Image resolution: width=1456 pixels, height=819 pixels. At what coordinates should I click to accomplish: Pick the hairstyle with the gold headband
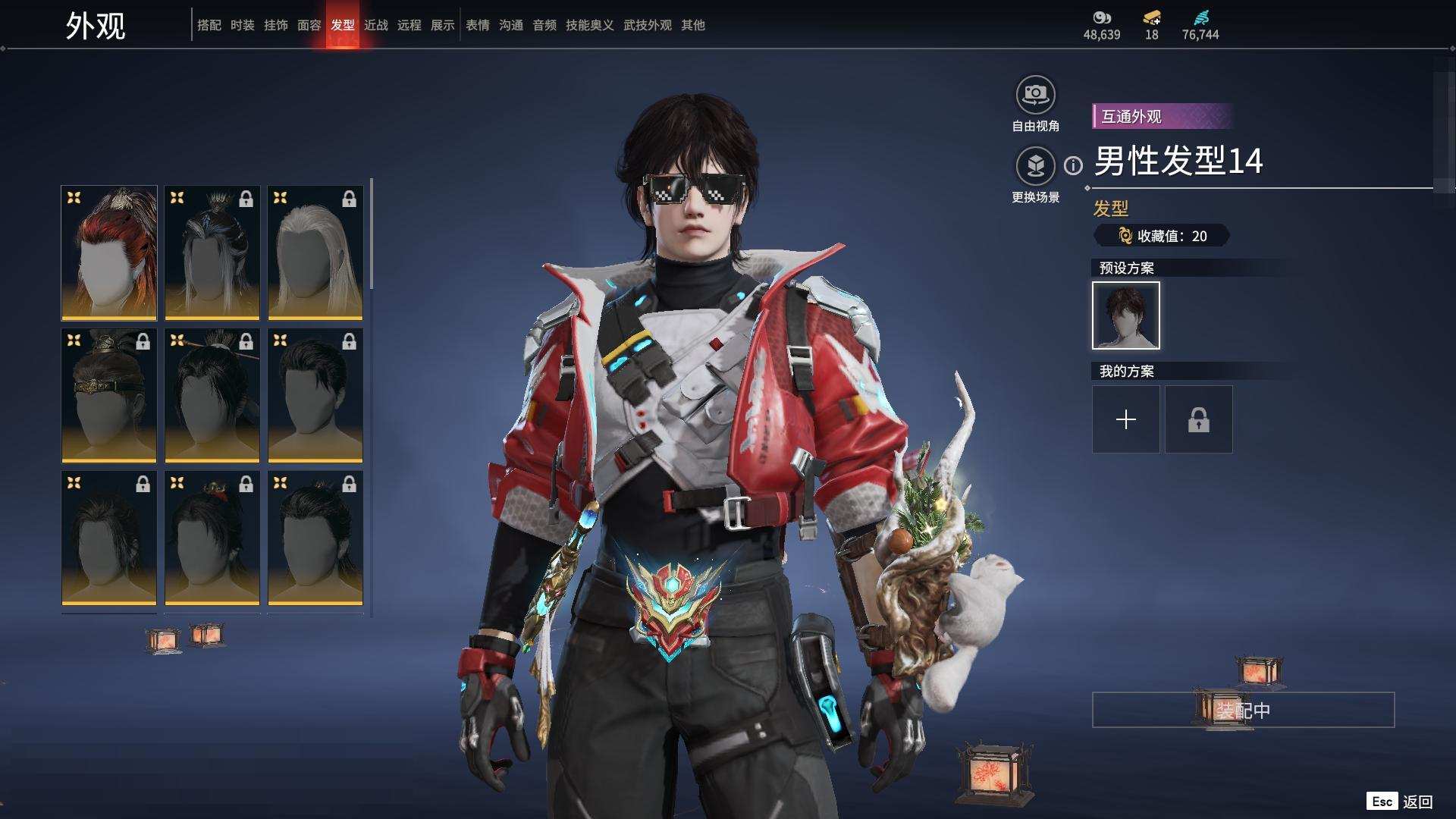pos(109,395)
